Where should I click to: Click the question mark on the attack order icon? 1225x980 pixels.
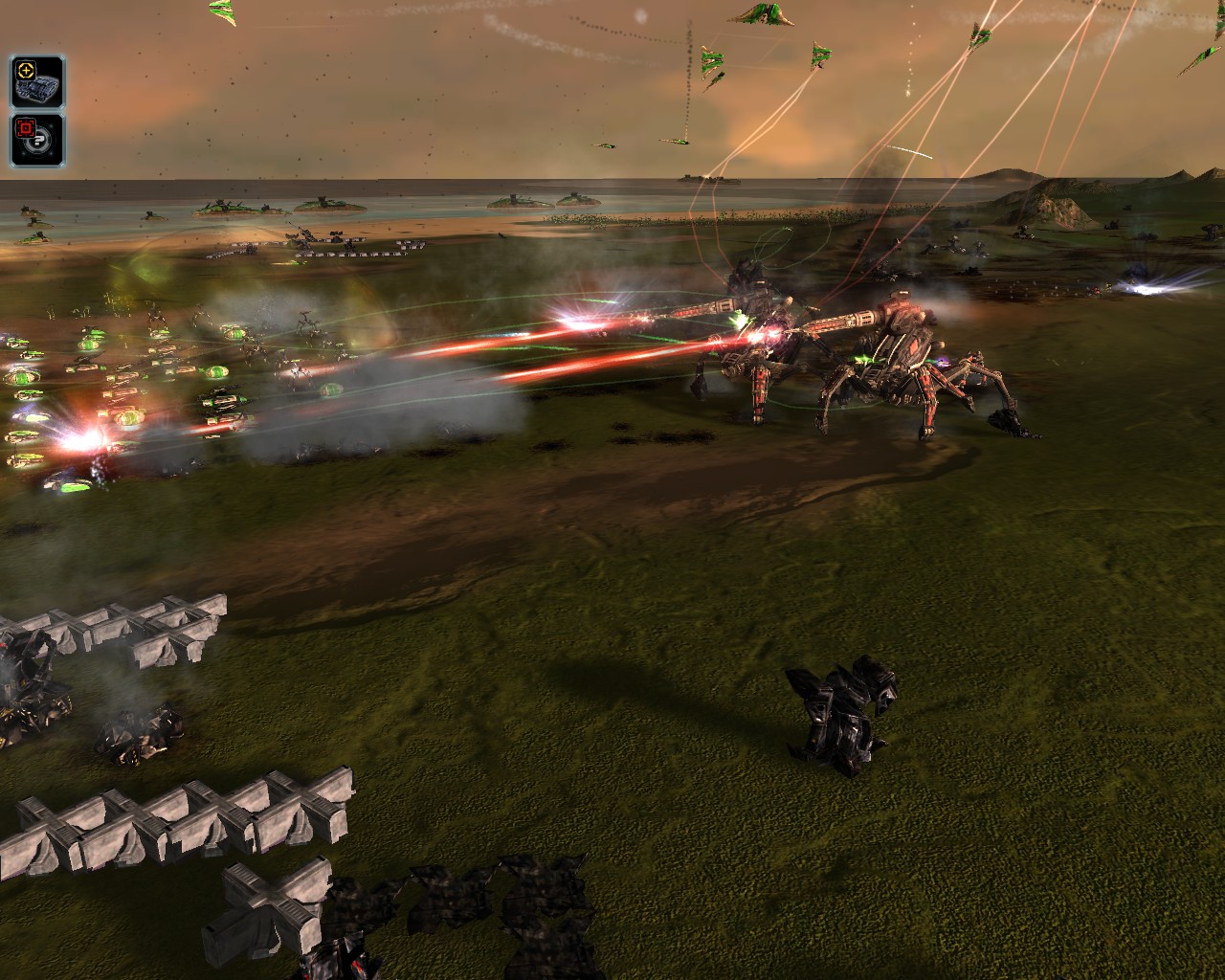tap(39, 141)
